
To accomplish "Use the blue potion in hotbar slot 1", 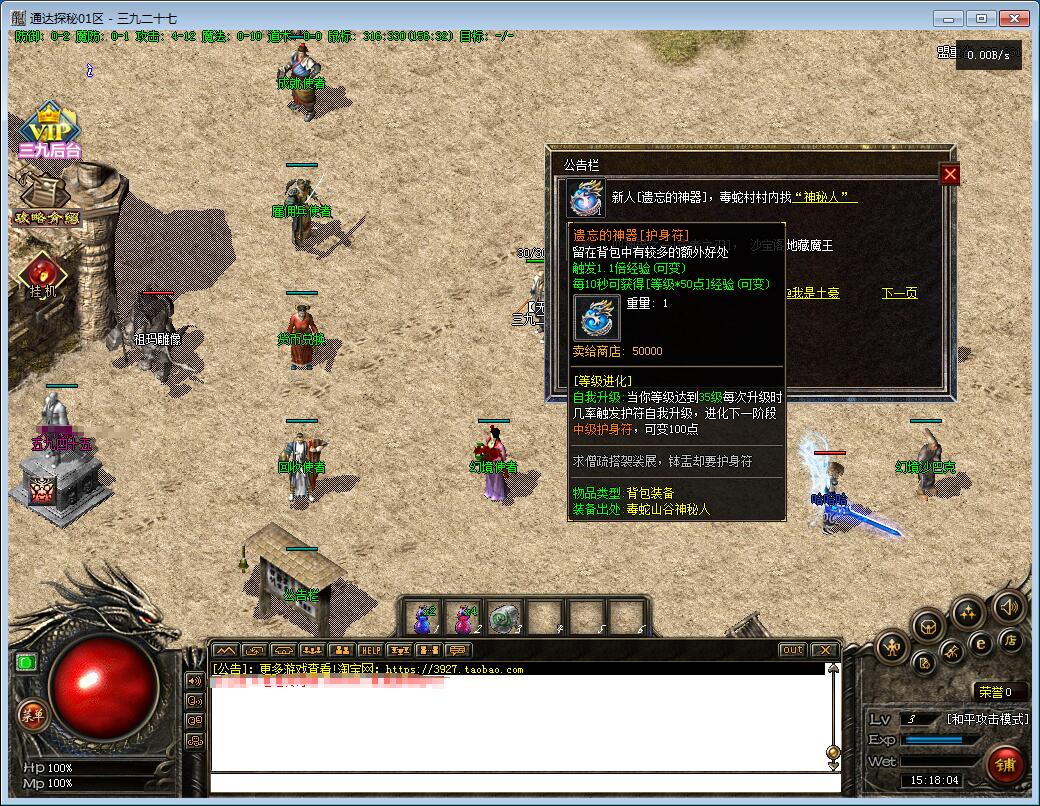I will 423,618.
